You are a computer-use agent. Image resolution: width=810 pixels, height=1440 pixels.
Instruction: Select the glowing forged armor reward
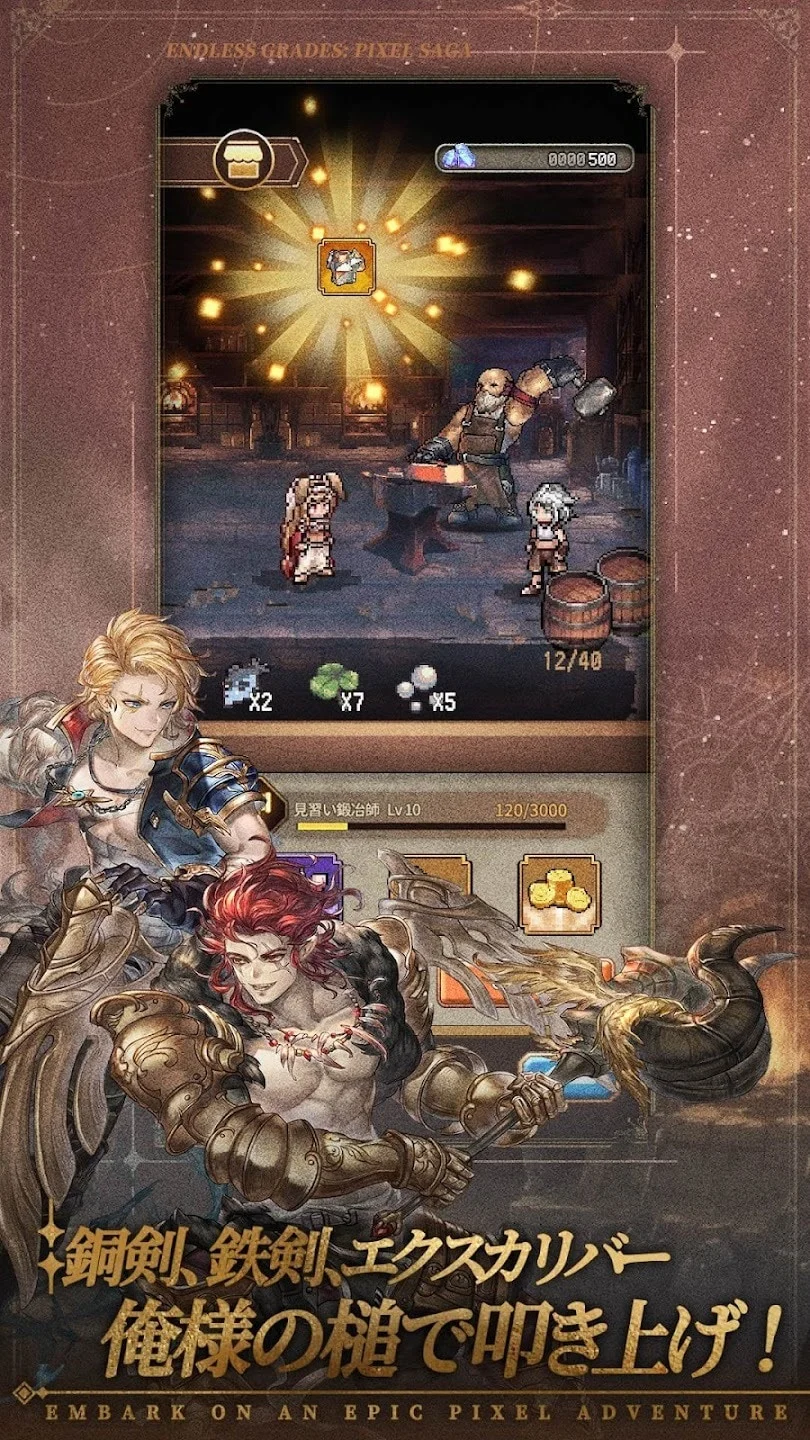pyautogui.click(x=347, y=265)
